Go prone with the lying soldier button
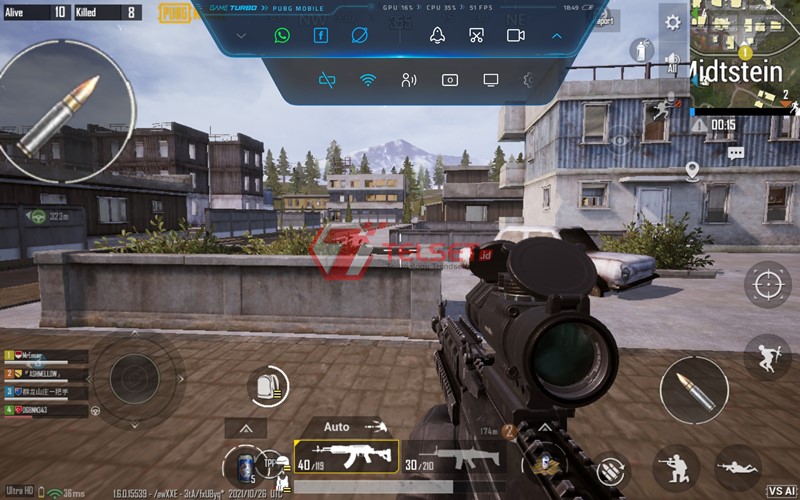The width and height of the screenshot is (800, 500). pyautogui.click(x=738, y=465)
